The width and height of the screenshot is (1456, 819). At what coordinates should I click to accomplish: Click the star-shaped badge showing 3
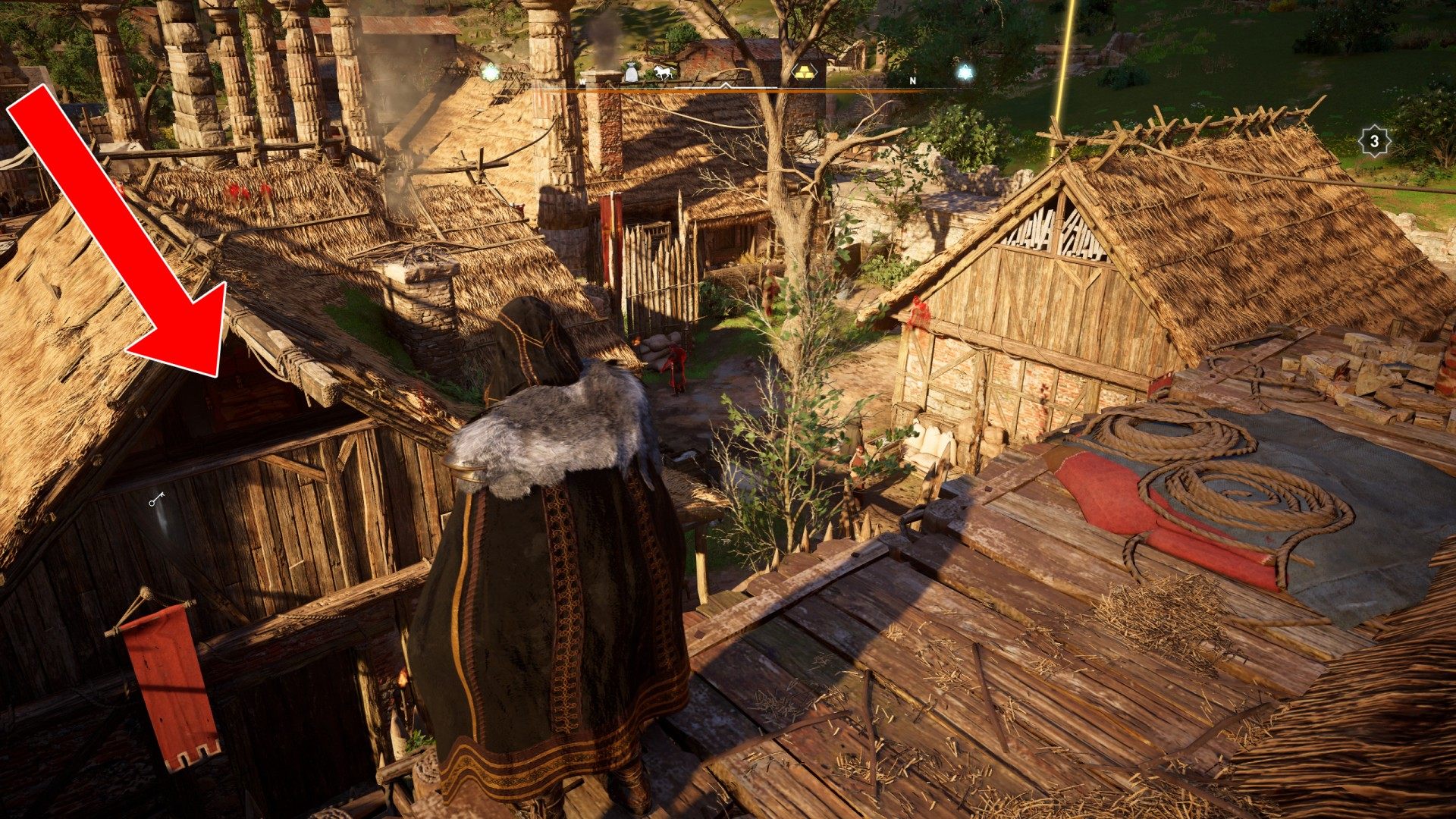pyautogui.click(x=1374, y=140)
